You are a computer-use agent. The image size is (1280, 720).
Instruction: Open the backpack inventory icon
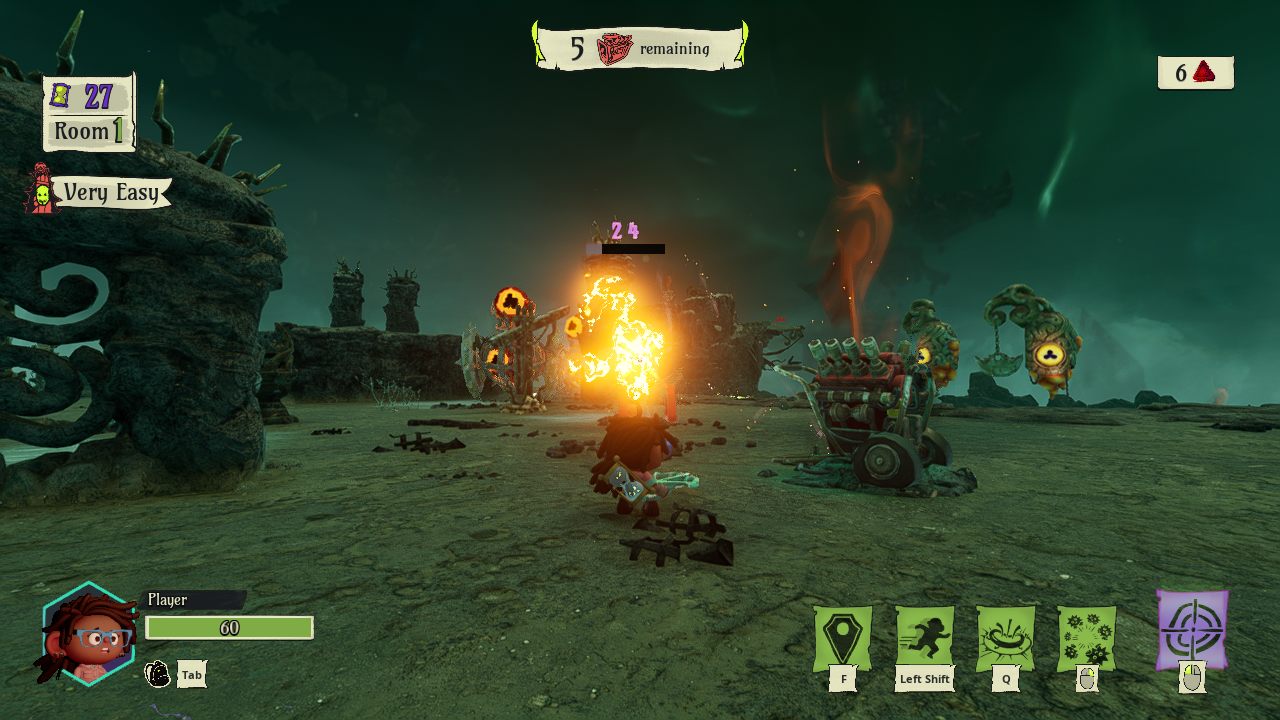(x=158, y=674)
